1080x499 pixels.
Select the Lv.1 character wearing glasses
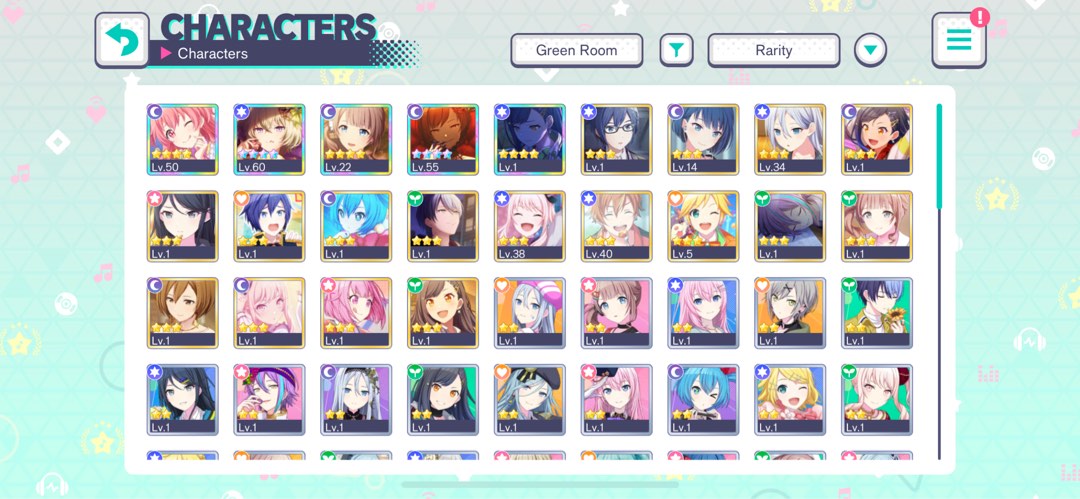[617, 140]
